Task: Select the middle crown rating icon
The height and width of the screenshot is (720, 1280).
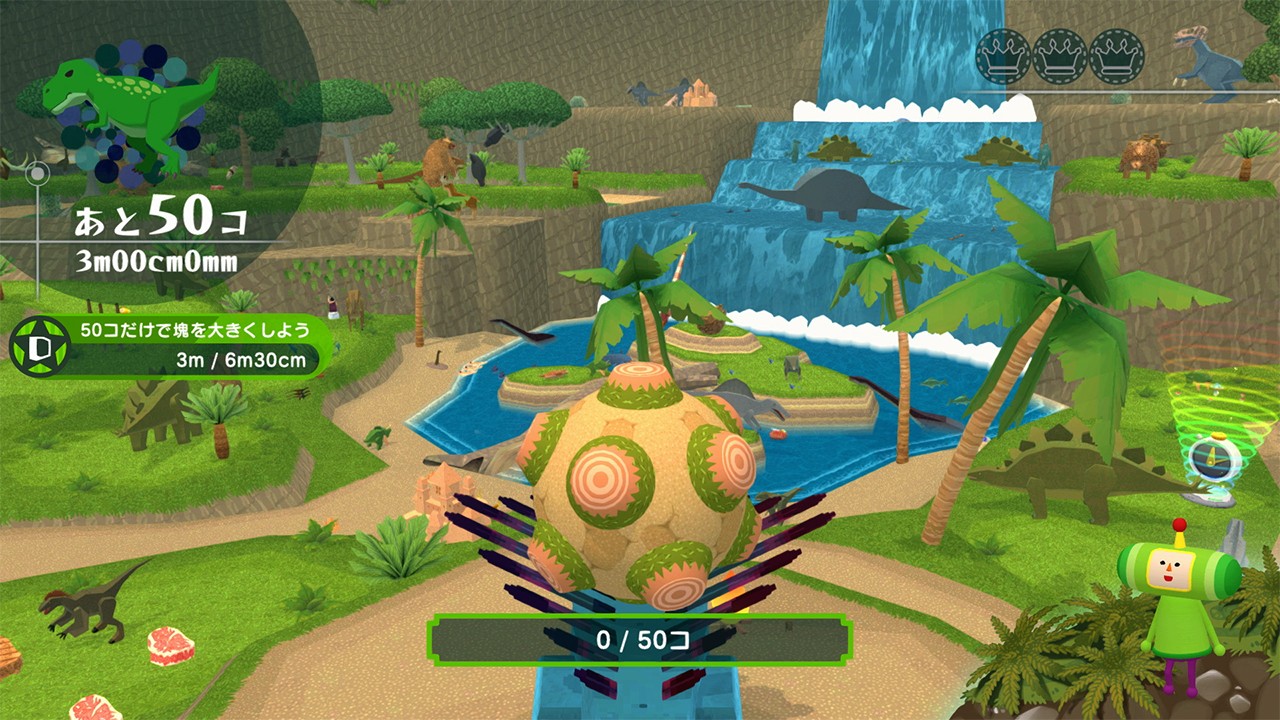Action: pos(1060,56)
